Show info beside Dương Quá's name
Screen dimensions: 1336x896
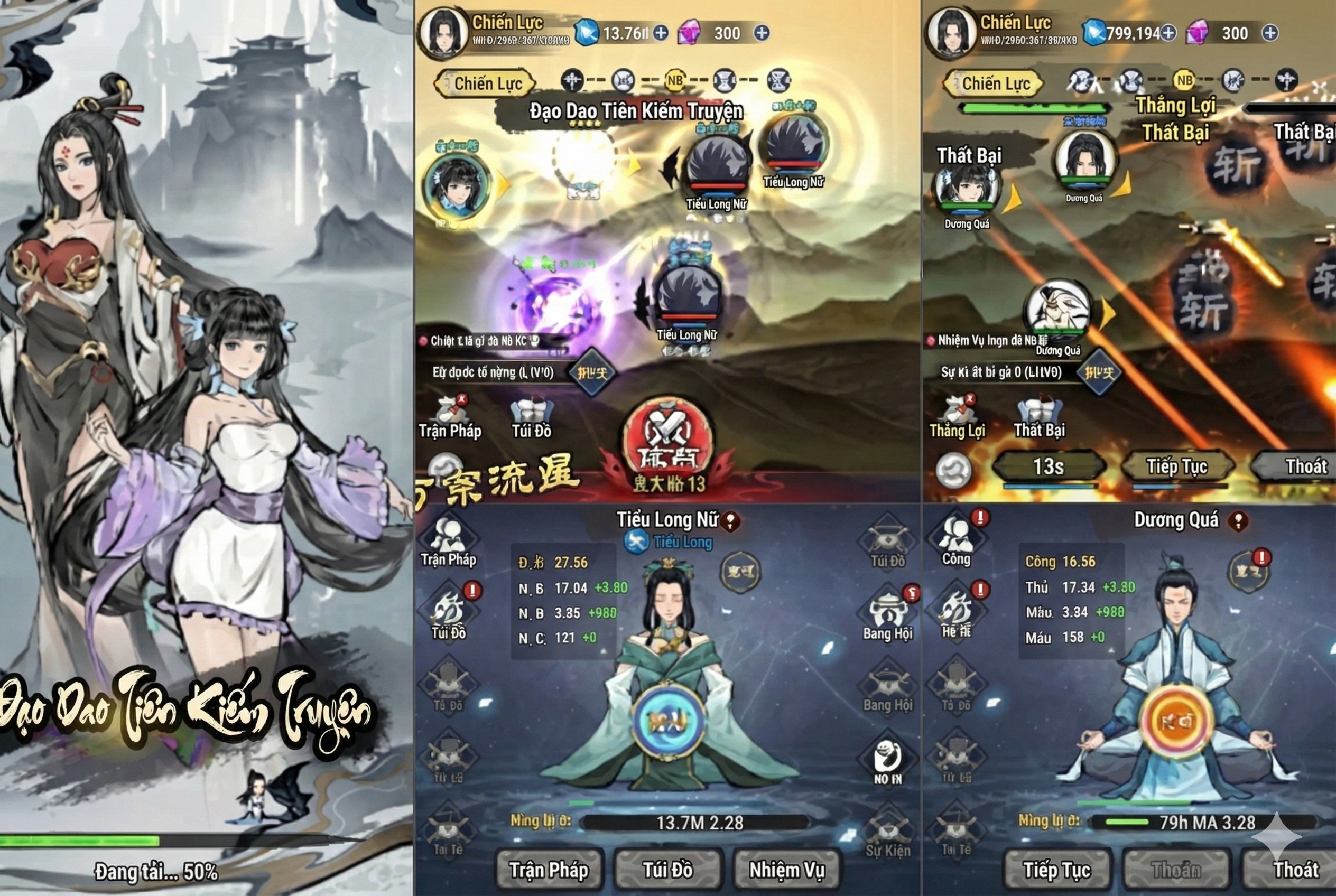point(1238,520)
